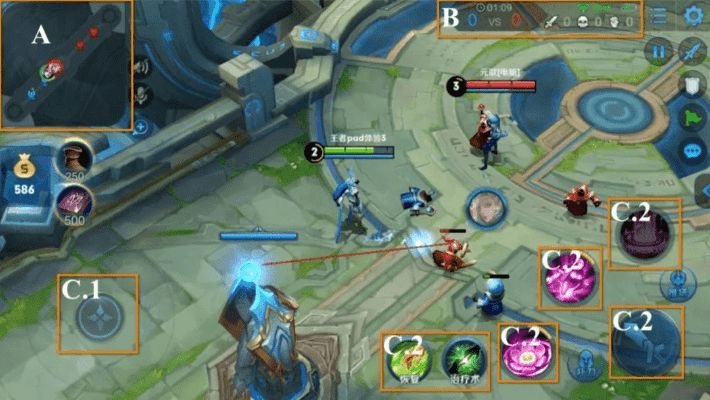
Task: Tap the virtual movement joystick
Action: (x=98, y=314)
